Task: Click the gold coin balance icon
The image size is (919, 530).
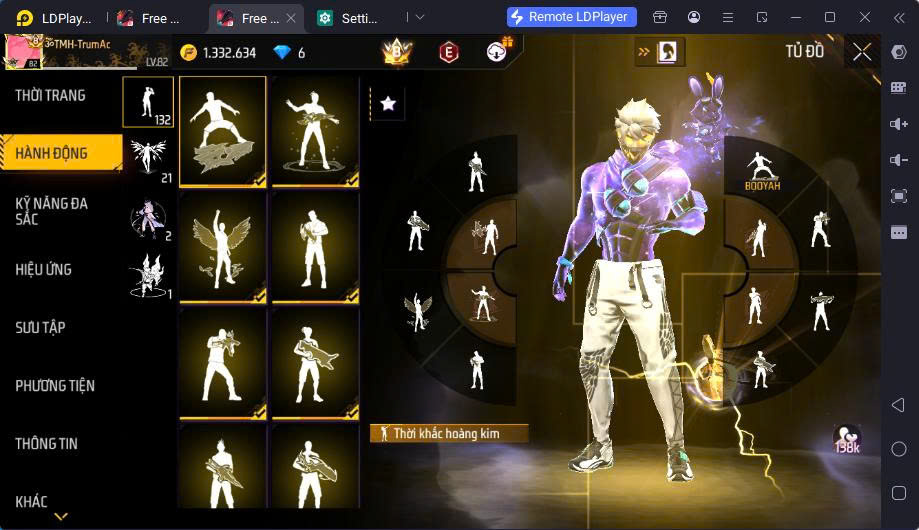Action: (189, 53)
